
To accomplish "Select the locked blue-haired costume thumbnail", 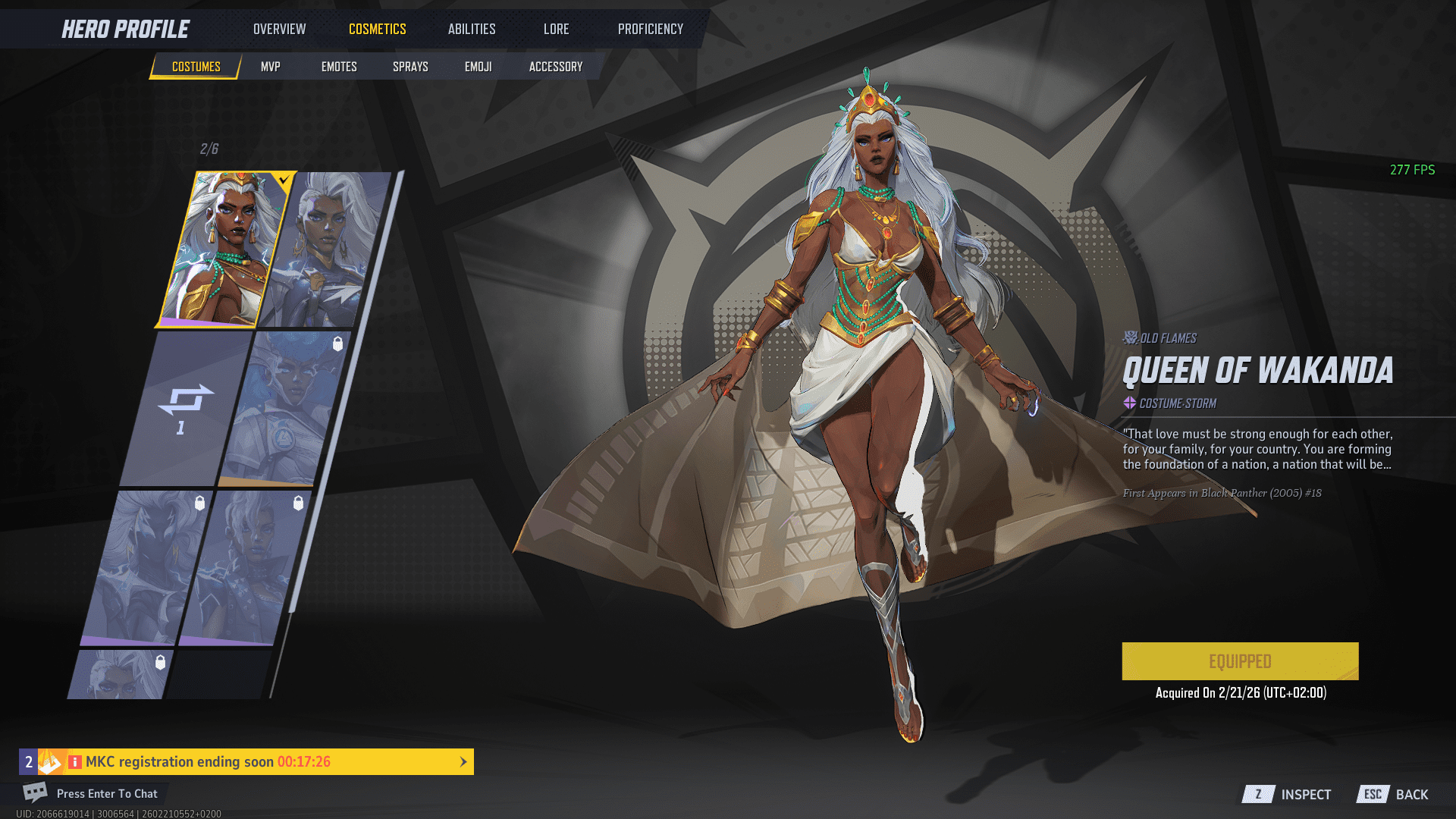I will pyautogui.click(x=284, y=408).
